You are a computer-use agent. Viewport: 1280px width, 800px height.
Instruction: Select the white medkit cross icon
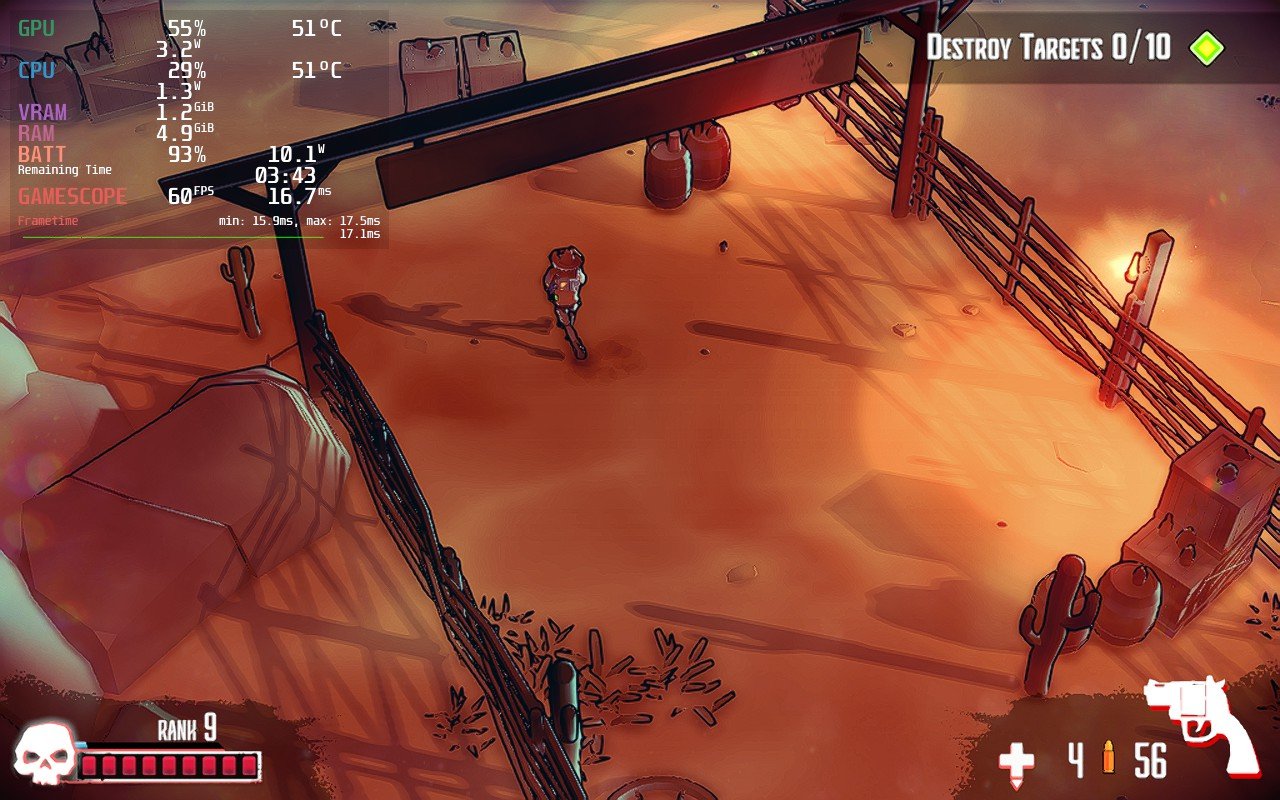pos(1017,763)
